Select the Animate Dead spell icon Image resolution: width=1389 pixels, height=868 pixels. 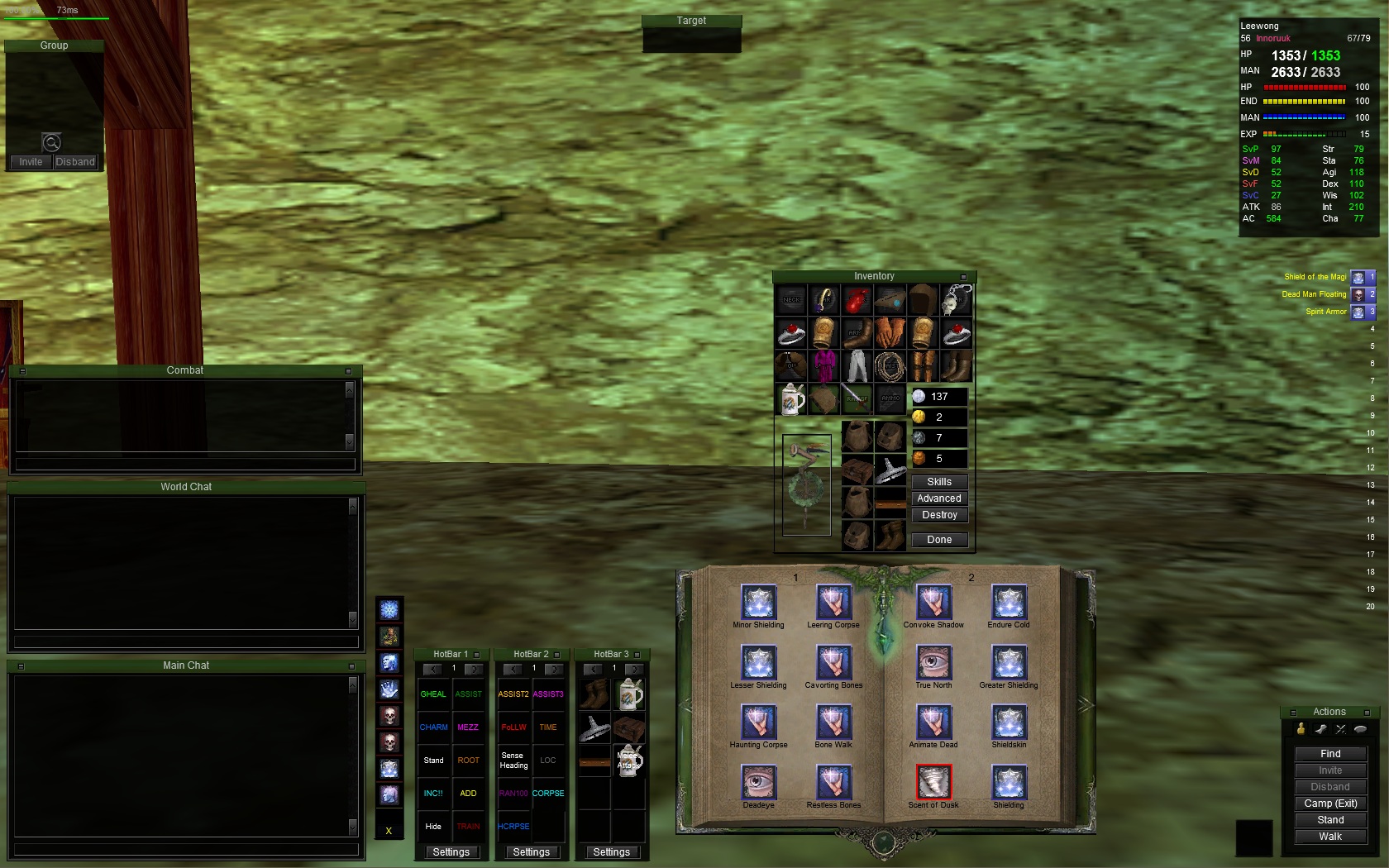pos(933,723)
